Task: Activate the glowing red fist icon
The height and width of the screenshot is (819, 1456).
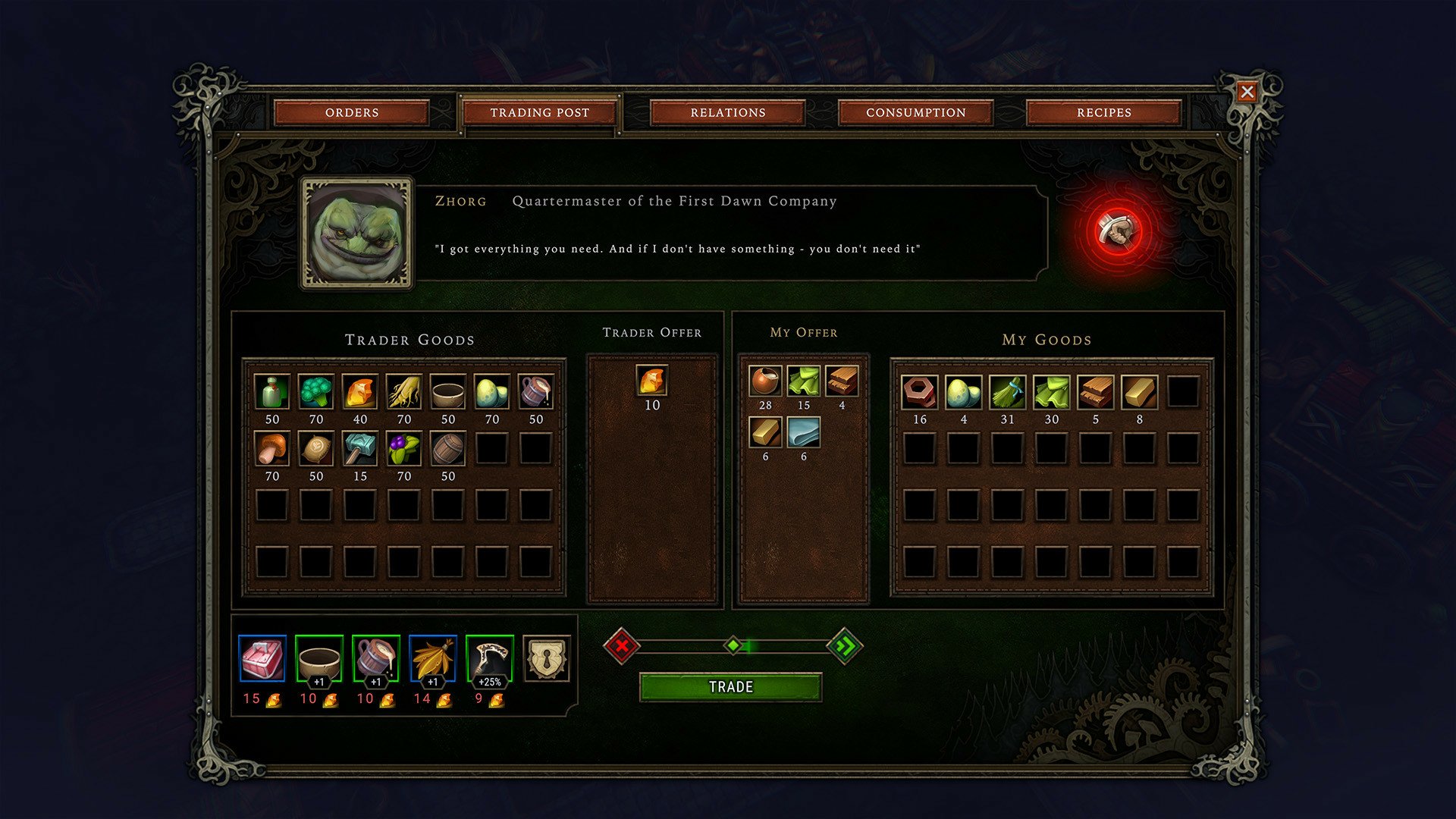Action: 1119,231
